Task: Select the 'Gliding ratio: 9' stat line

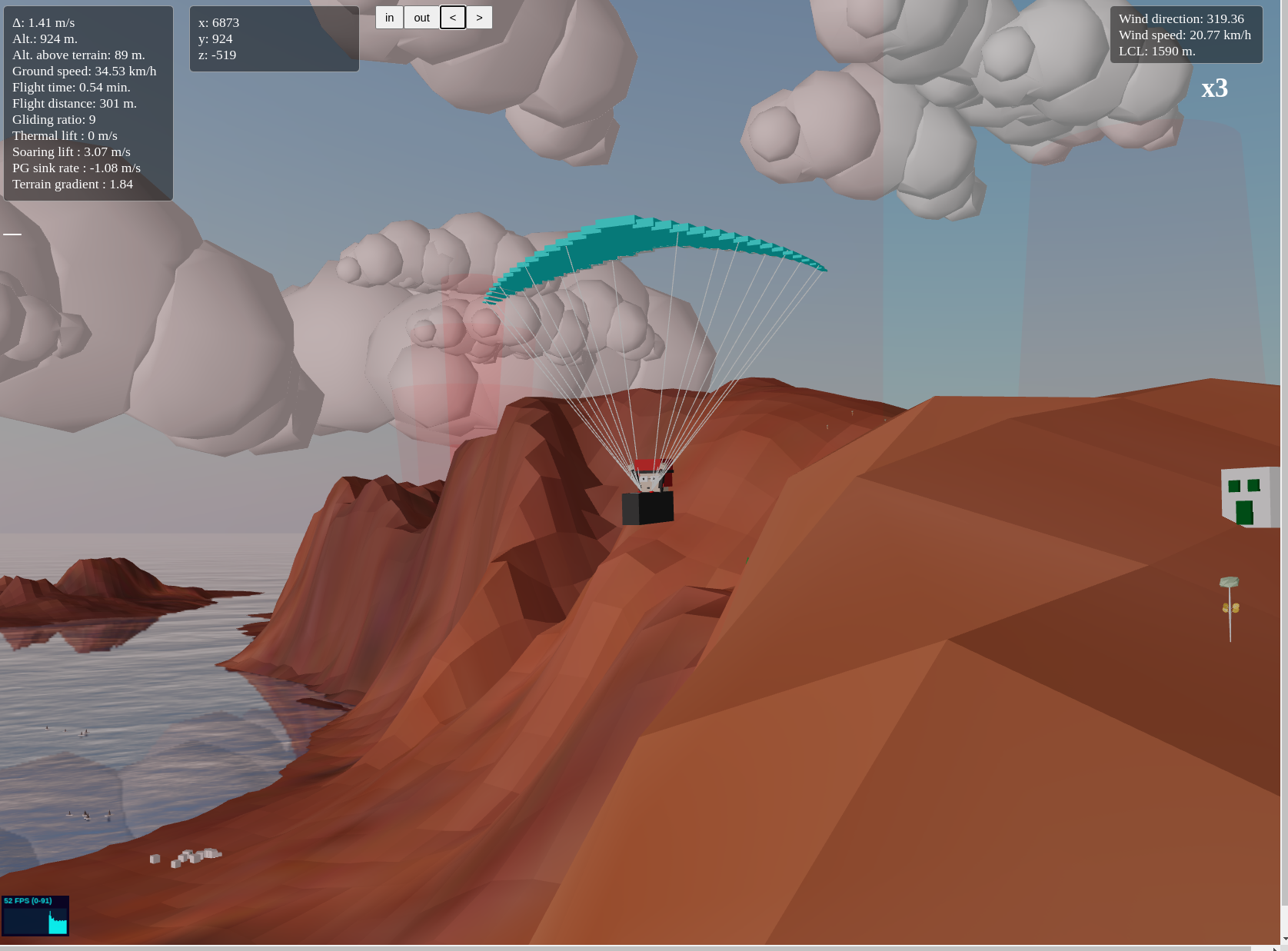Action: coord(53,119)
